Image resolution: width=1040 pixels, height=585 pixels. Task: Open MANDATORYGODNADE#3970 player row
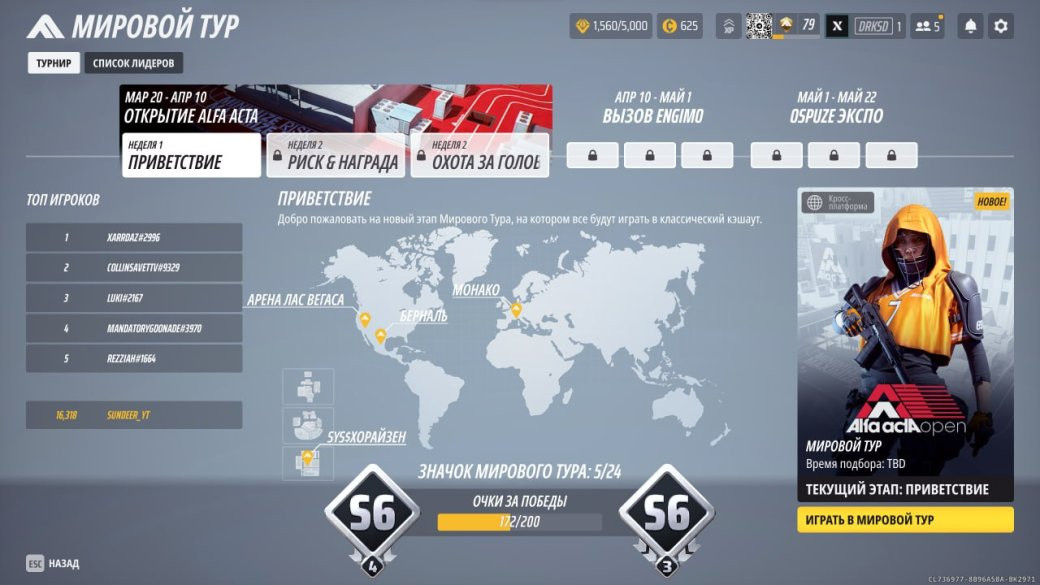point(134,328)
